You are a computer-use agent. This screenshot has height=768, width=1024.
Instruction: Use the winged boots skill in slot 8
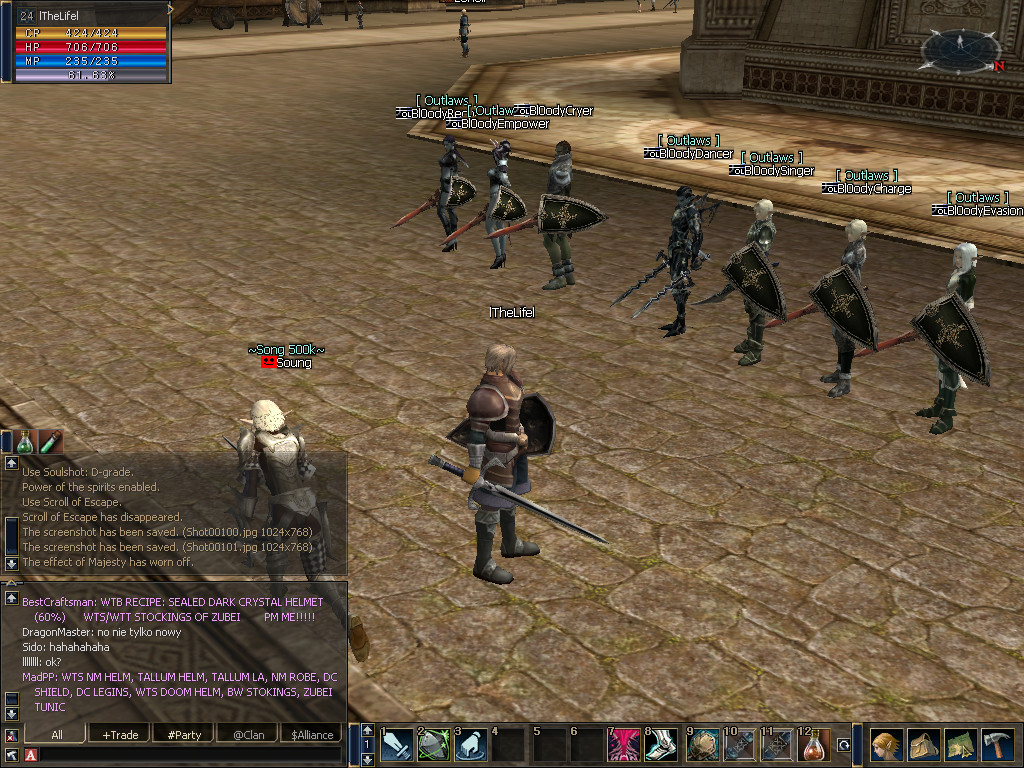tap(662, 745)
